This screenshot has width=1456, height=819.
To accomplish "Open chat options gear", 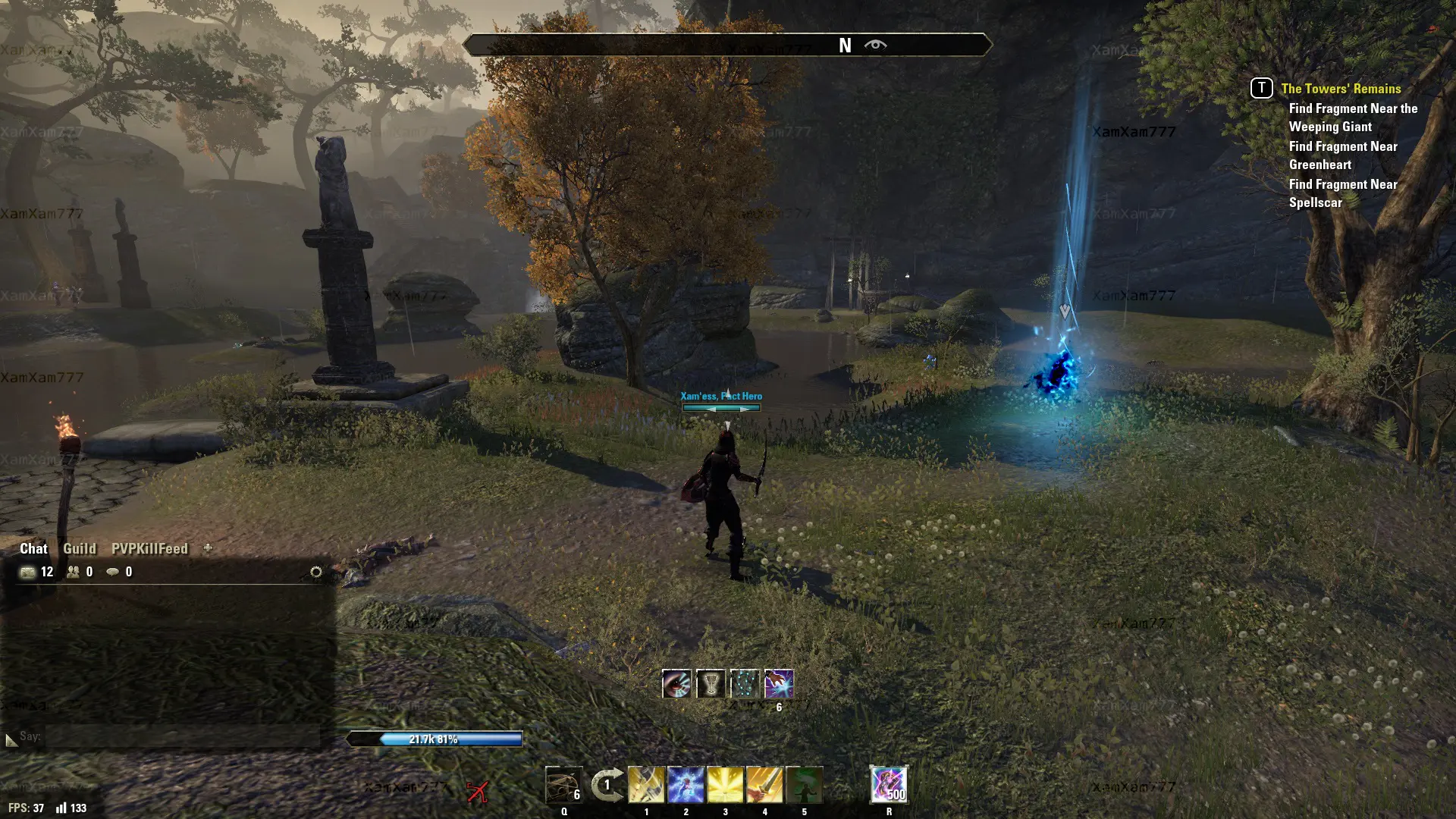I will click(x=316, y=572).
